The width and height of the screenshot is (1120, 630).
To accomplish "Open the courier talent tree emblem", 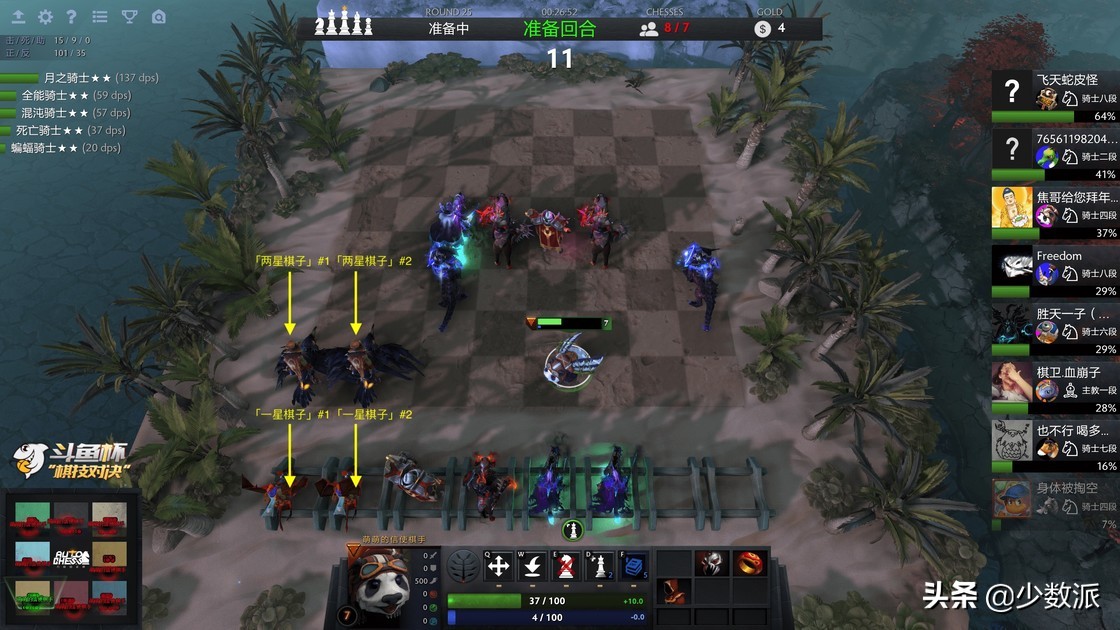I will pos(462,567).
